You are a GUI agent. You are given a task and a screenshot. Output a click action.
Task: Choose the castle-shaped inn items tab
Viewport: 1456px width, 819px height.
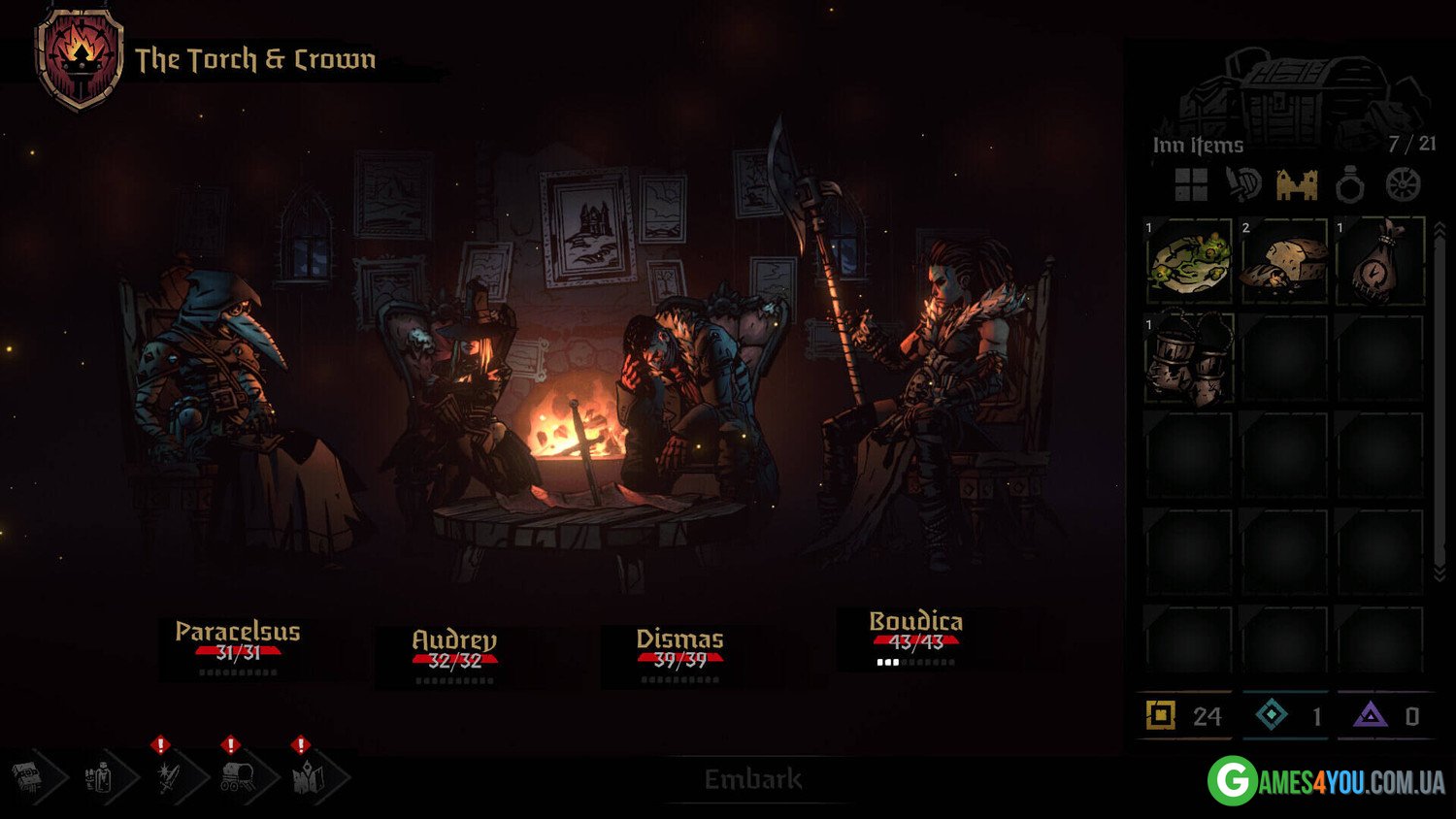pos(1297,184)
